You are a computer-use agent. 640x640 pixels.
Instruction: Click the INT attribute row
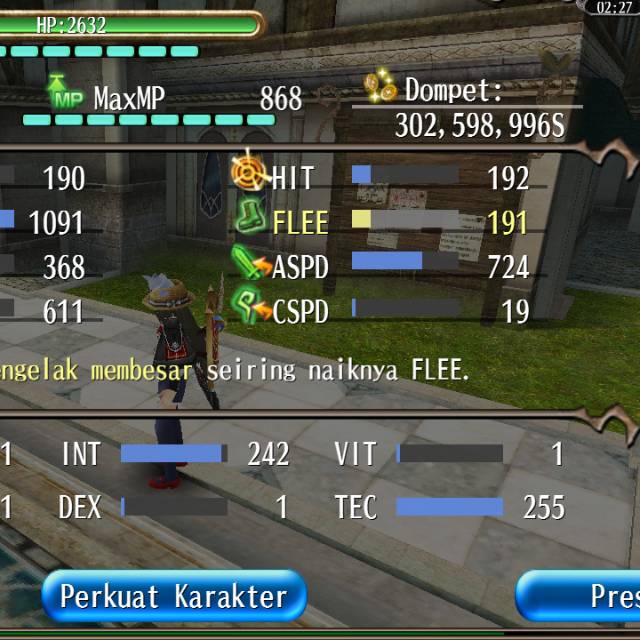[x=175, y=454]
